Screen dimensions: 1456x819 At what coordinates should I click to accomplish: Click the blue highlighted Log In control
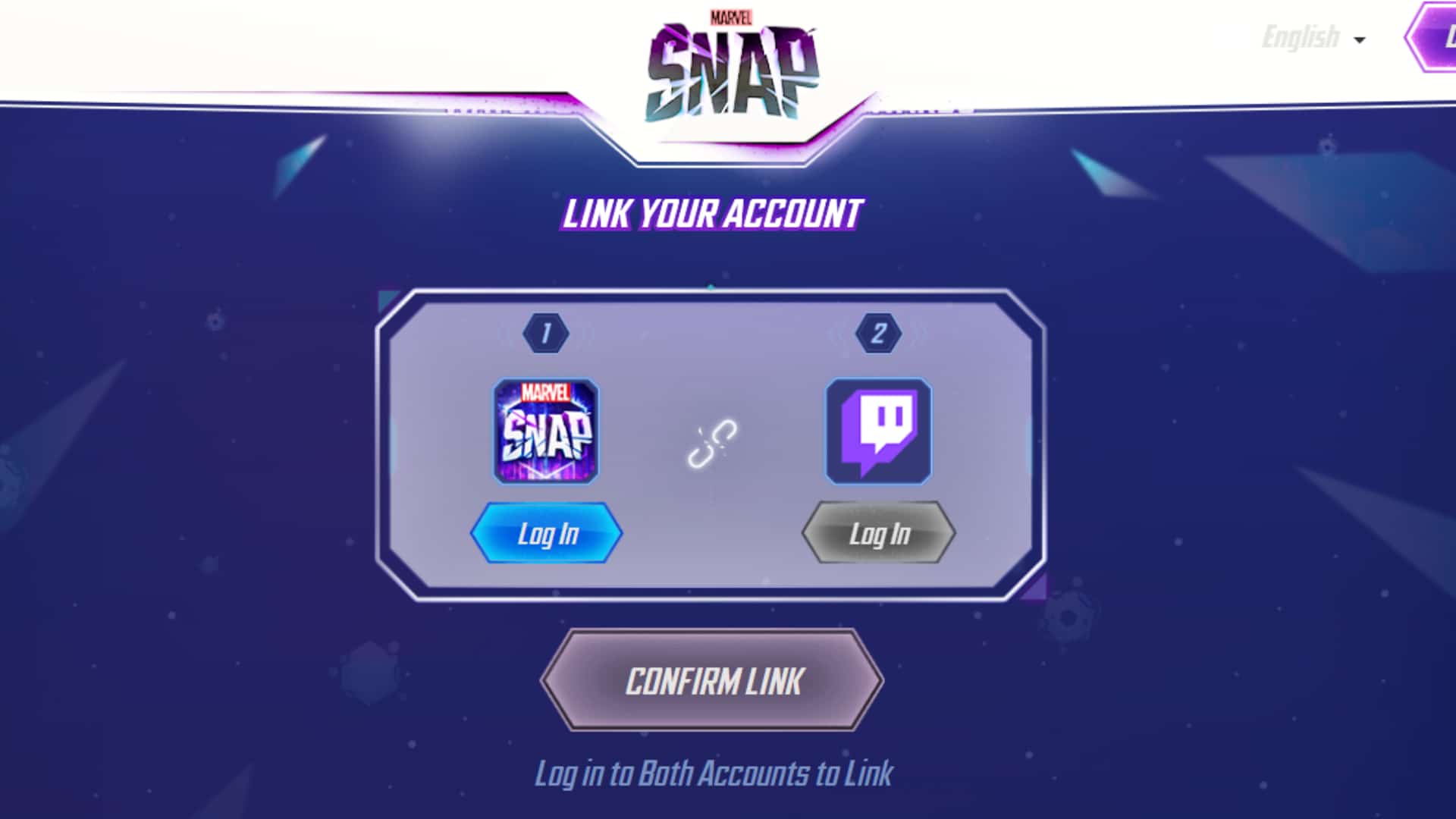548,533
